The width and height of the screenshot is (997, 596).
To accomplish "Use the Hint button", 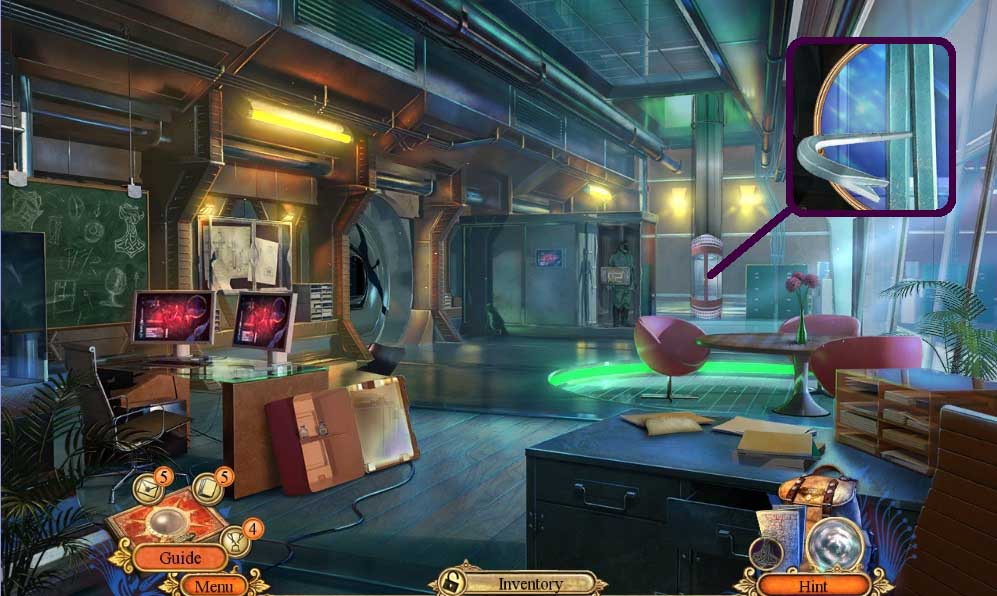I will (813, 585).
